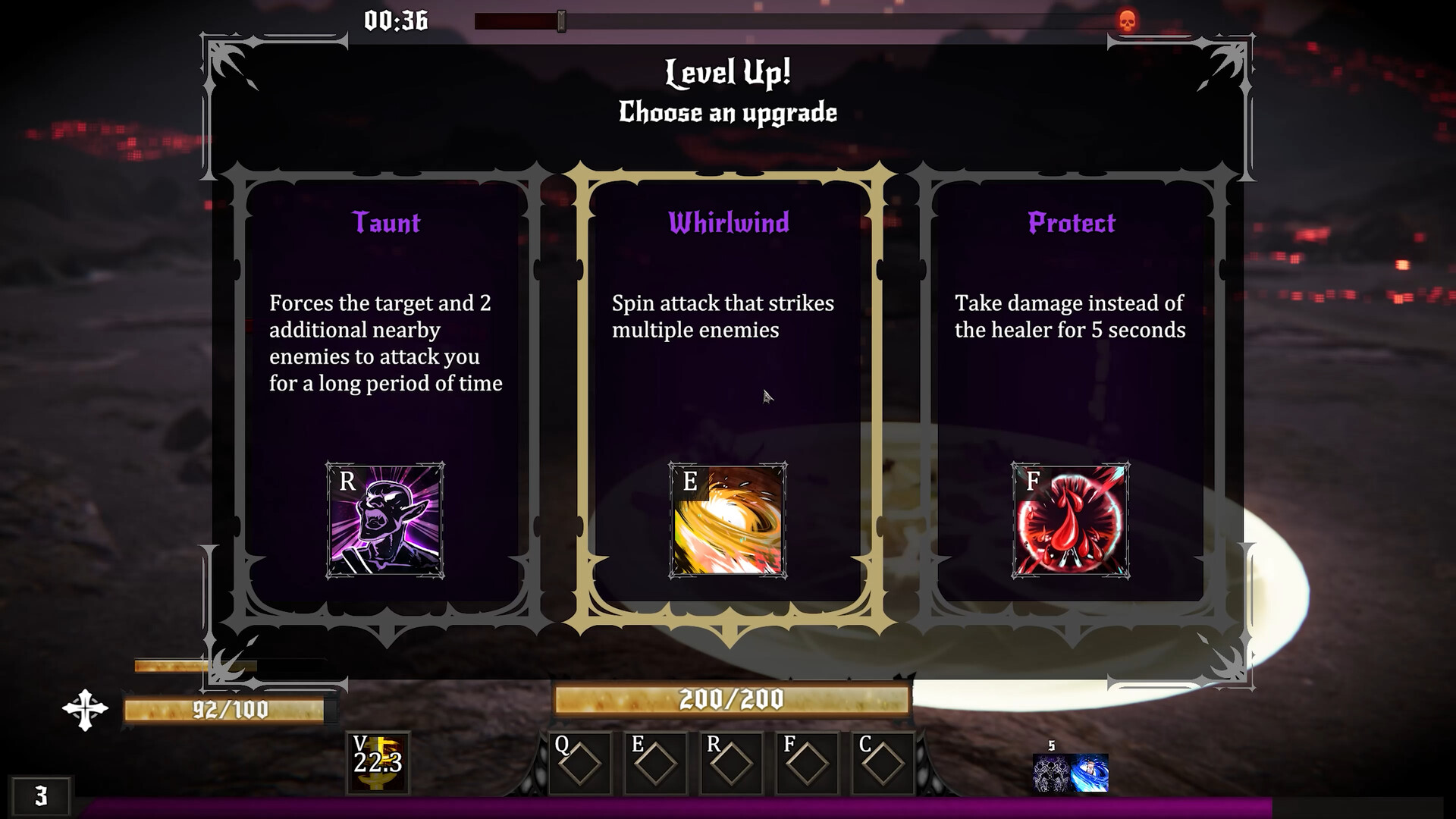
Task: Select the empty C hotbar slot
Action: [x=883, y=763]
